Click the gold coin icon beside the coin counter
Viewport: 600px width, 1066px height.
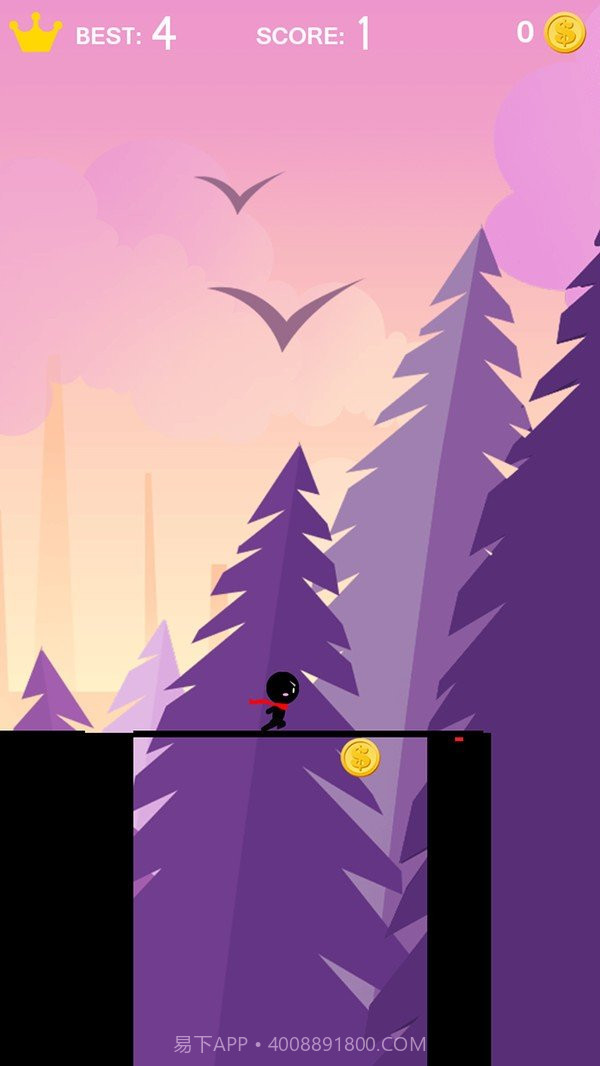(565, 33)
